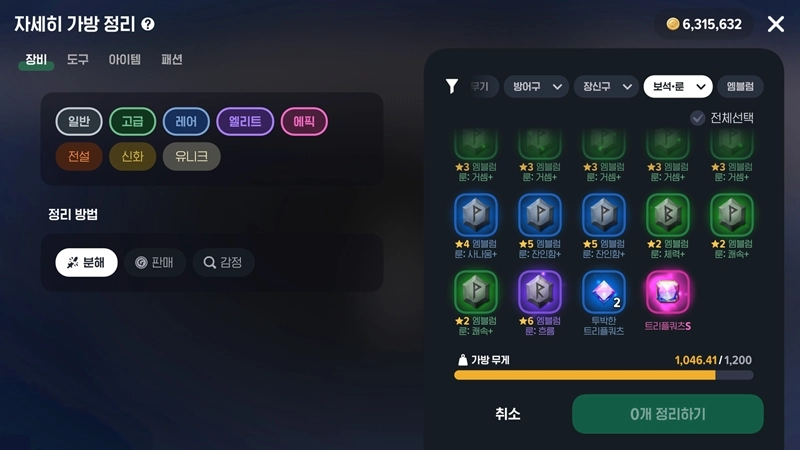800x450 pixels.
Task: Choose 판매 as the cleanup method
Action: [x=155, y=263]
